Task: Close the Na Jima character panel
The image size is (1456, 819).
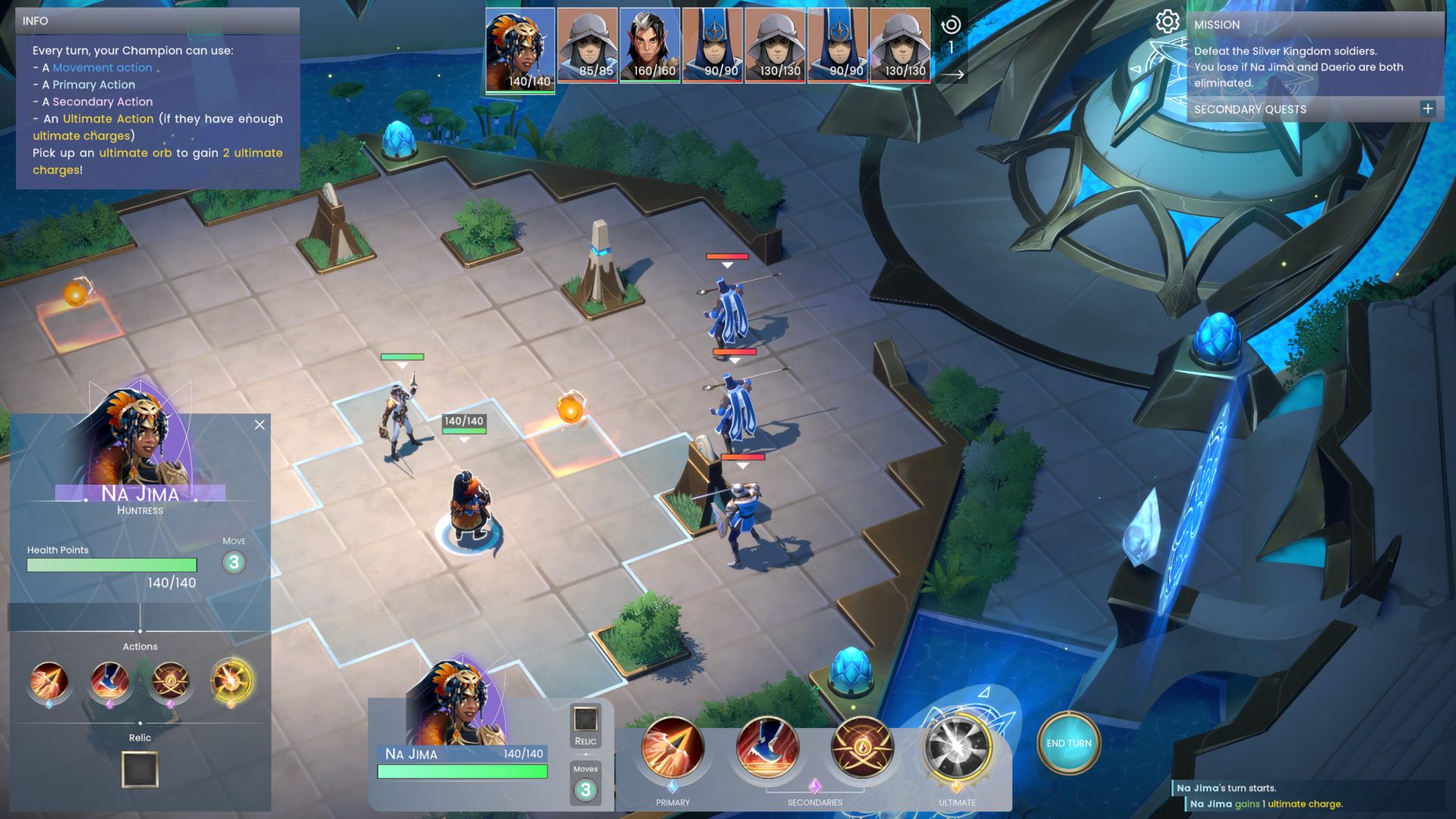Action: tap(259, 425)
